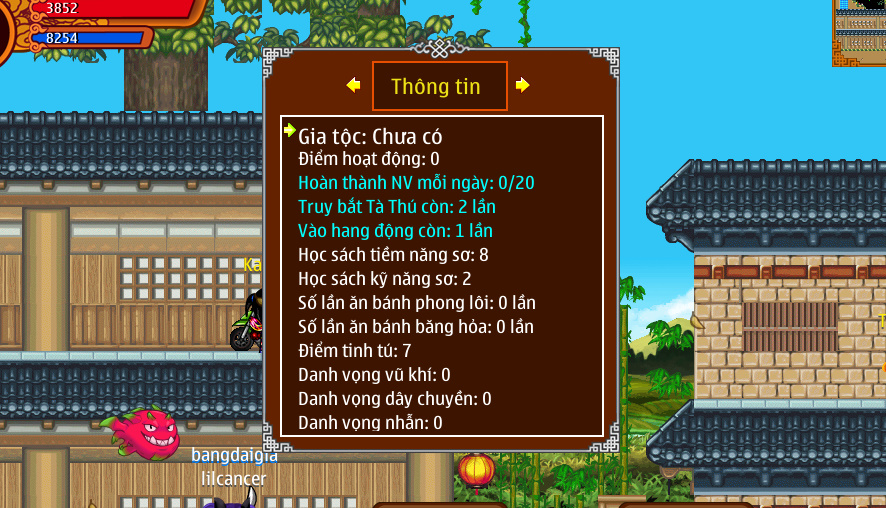The image size is (886, 508).
Task: Select the Danh vọng nhẫn row
Action: [370, 423]
